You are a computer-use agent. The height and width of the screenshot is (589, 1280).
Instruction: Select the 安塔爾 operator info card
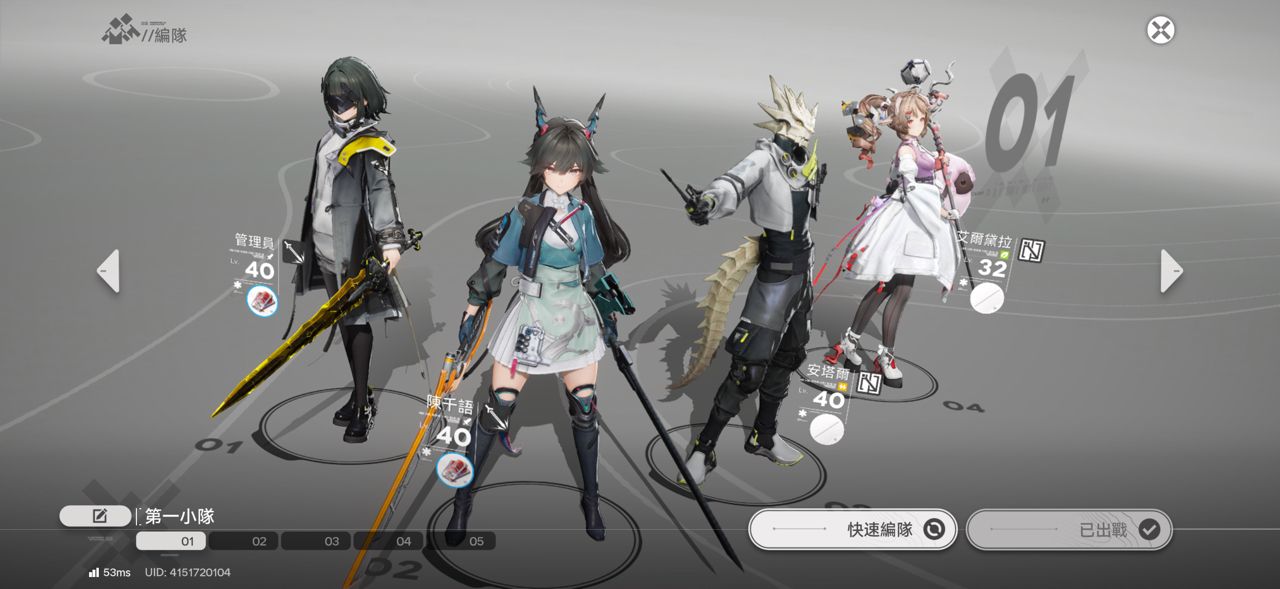point(828,388)
